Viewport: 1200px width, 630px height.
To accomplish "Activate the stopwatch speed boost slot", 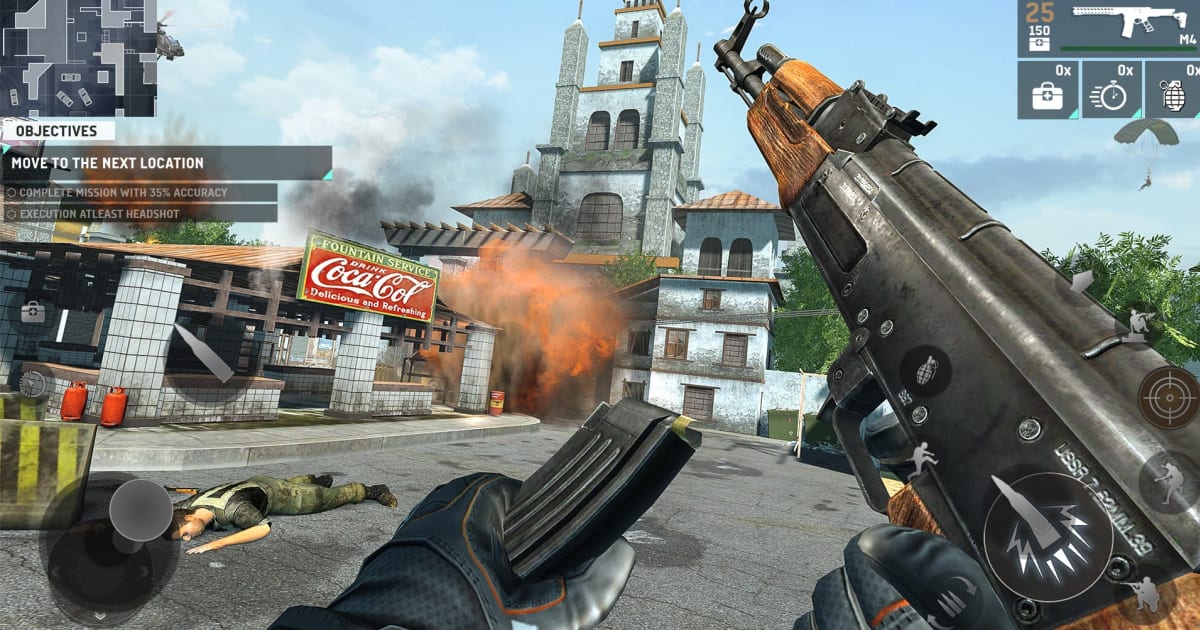I will point(1110,90).
